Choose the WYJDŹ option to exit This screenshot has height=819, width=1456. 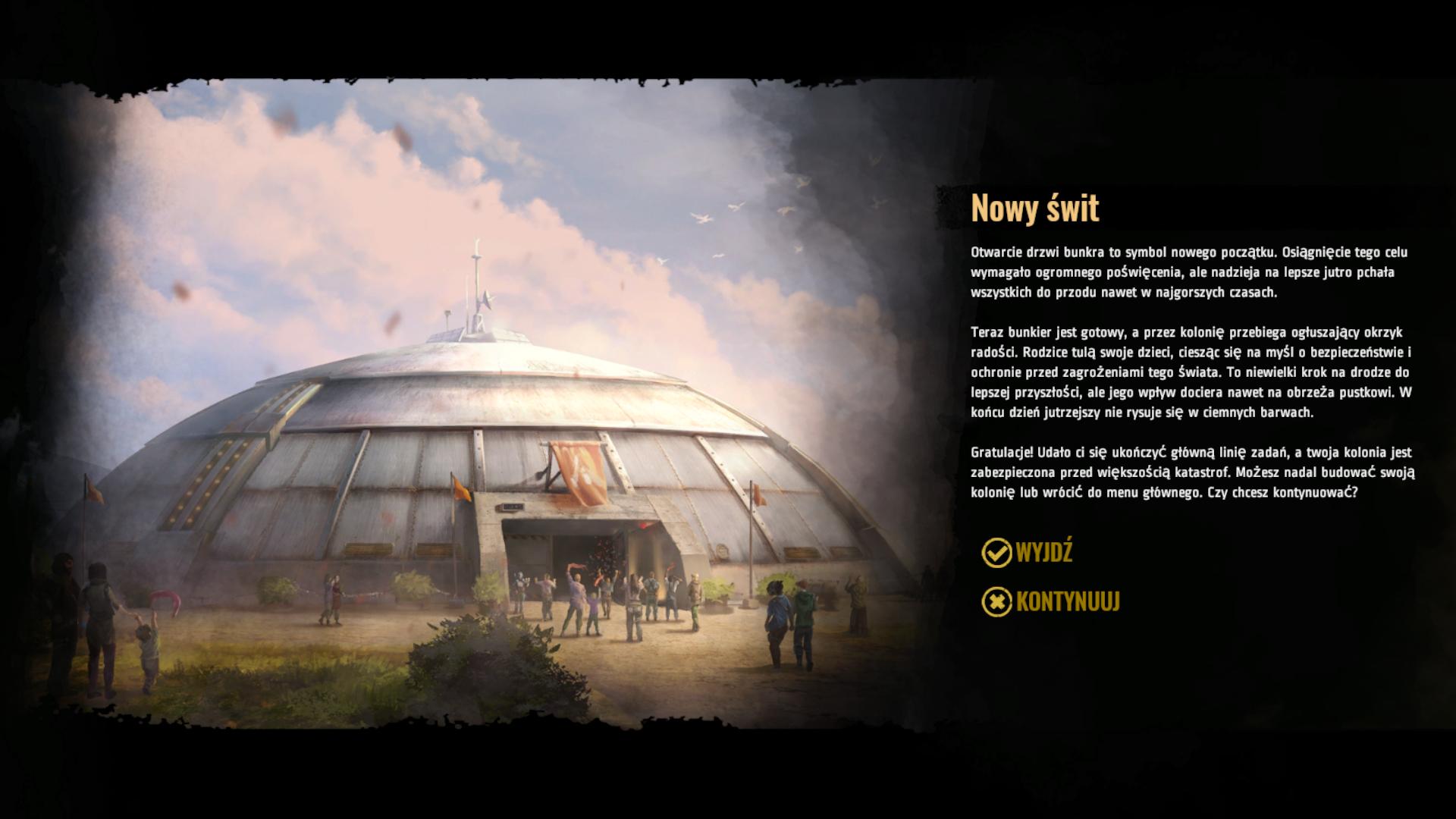pos(1028,553)
